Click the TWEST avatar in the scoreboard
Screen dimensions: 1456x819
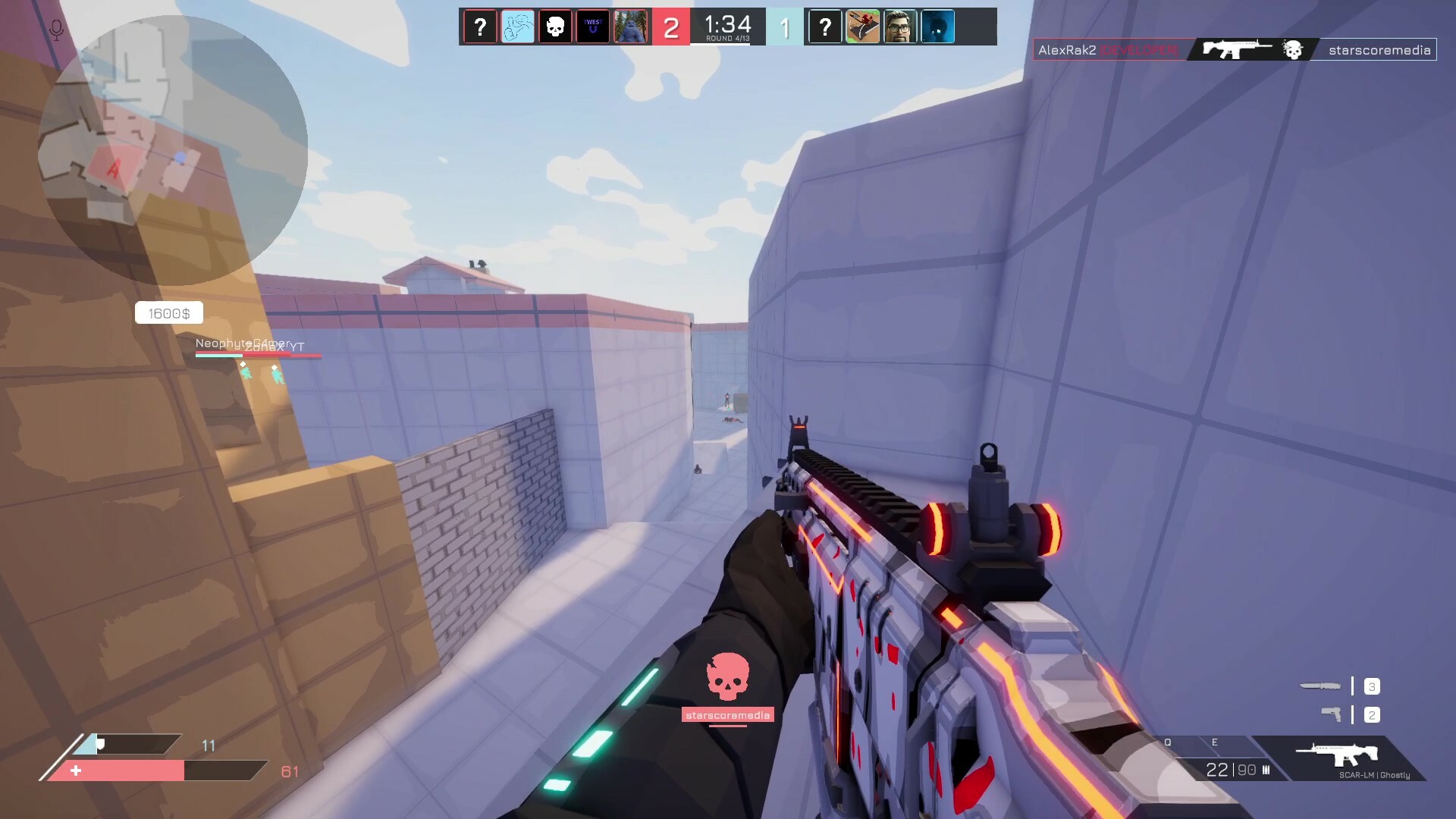point(593,26)
